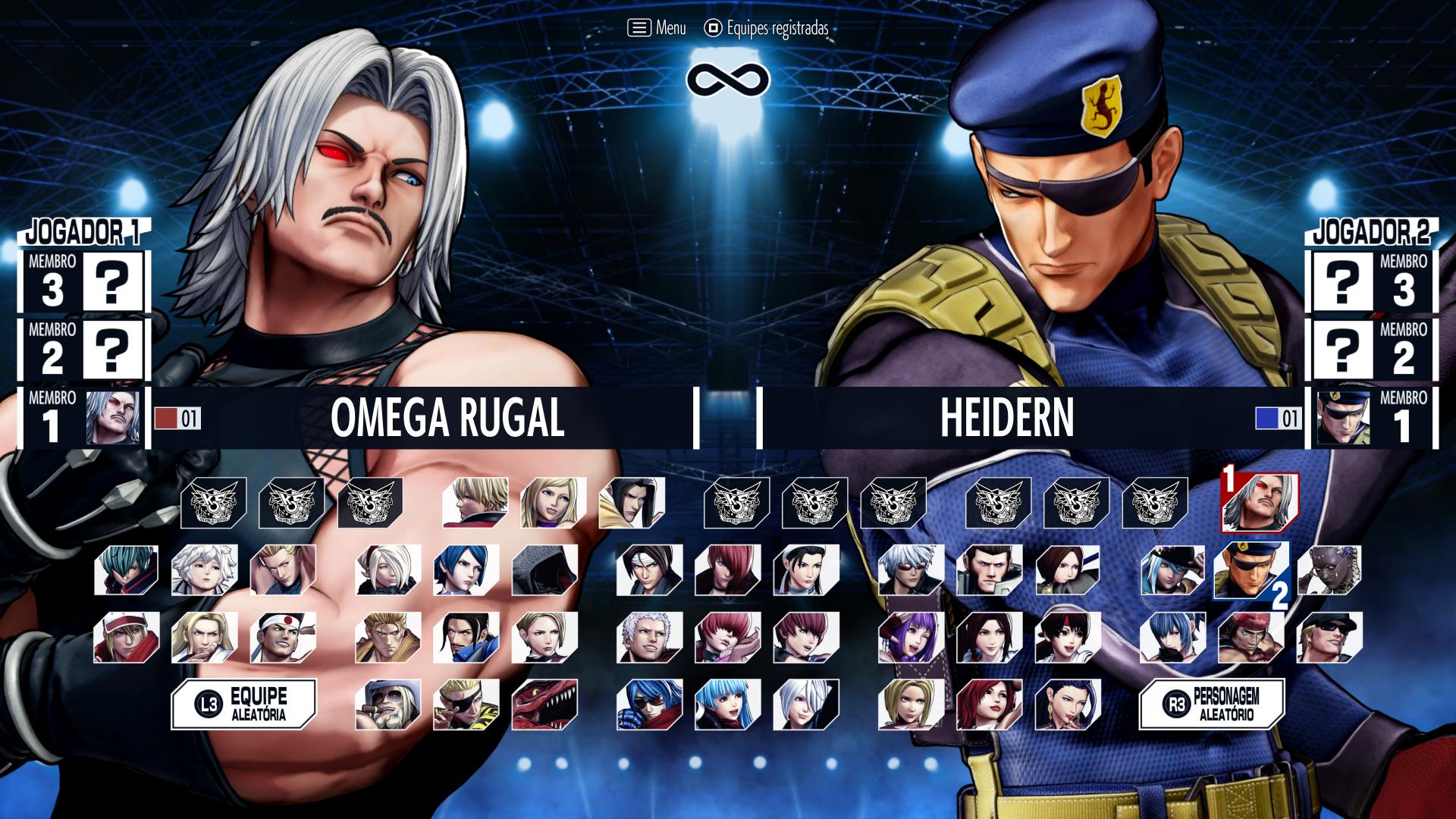Pick Terry Bogard with the red cap

click(x=126, y=637)
